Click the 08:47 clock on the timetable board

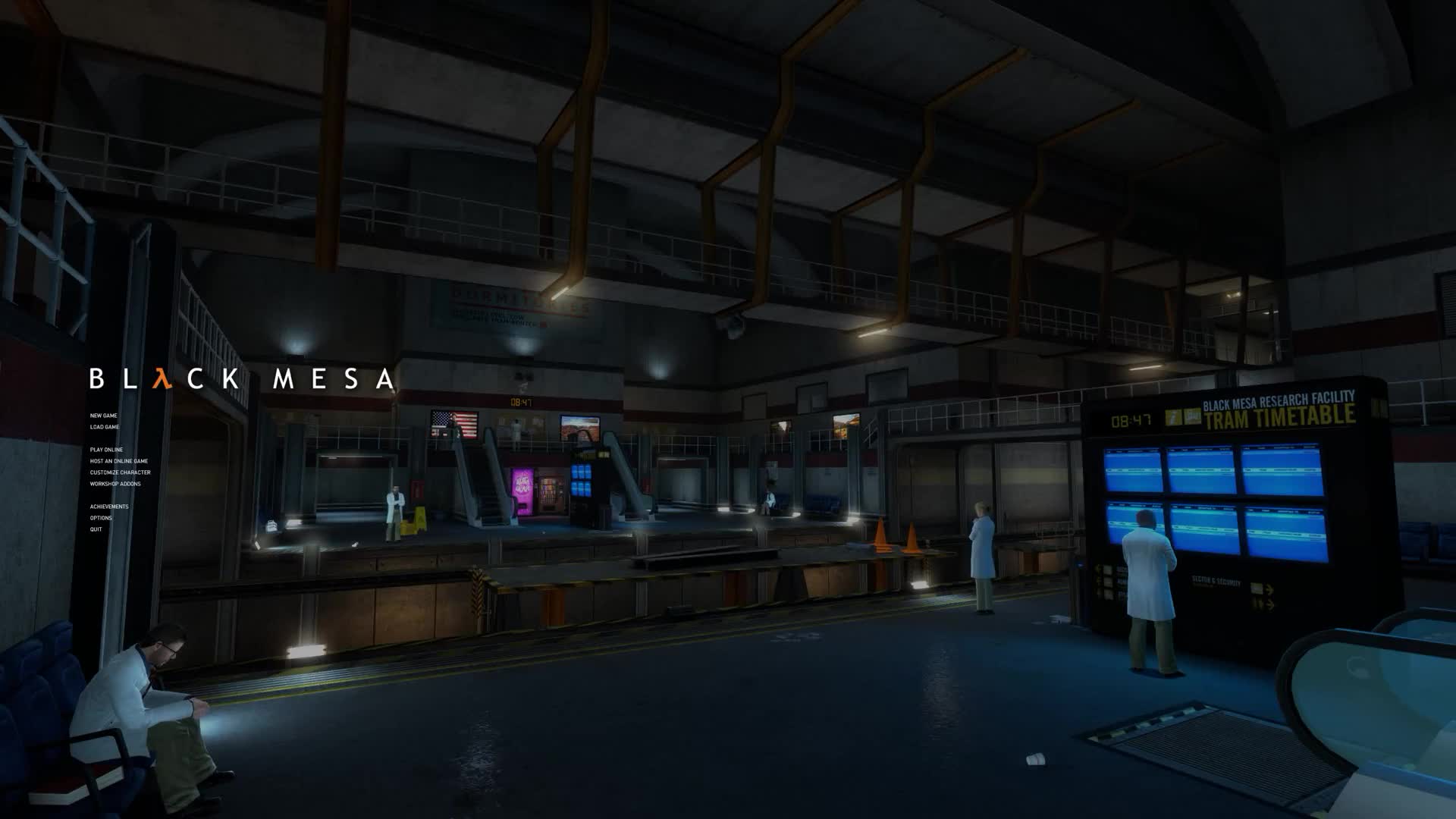pos(1131,419)
